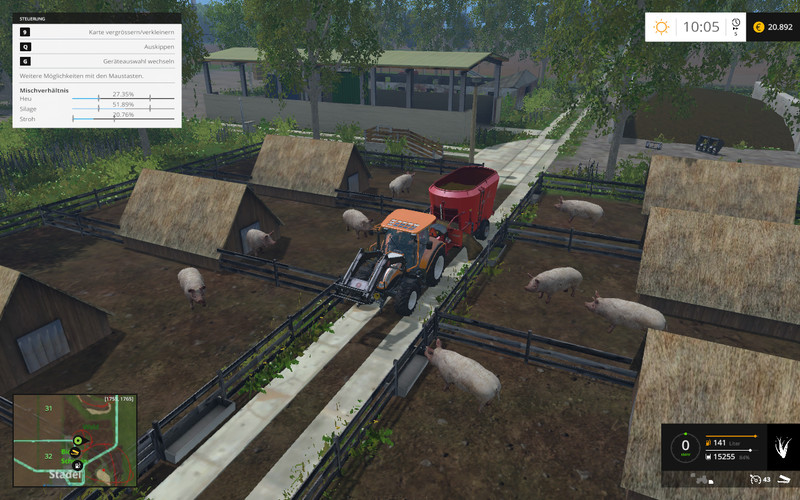The height and width of the screenshot is (500, 800).
Task: Open the minimap in the corner
Action: [x=74, y=439]
